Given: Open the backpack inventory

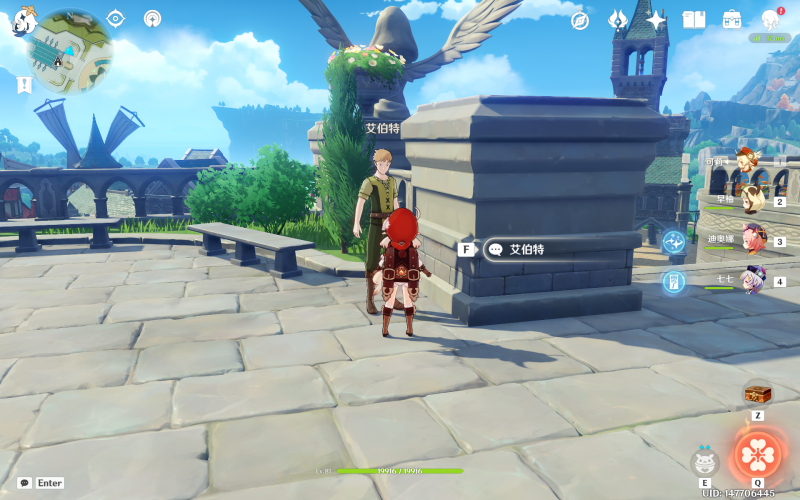Looking at the screenshot, I should click(732, 20).
